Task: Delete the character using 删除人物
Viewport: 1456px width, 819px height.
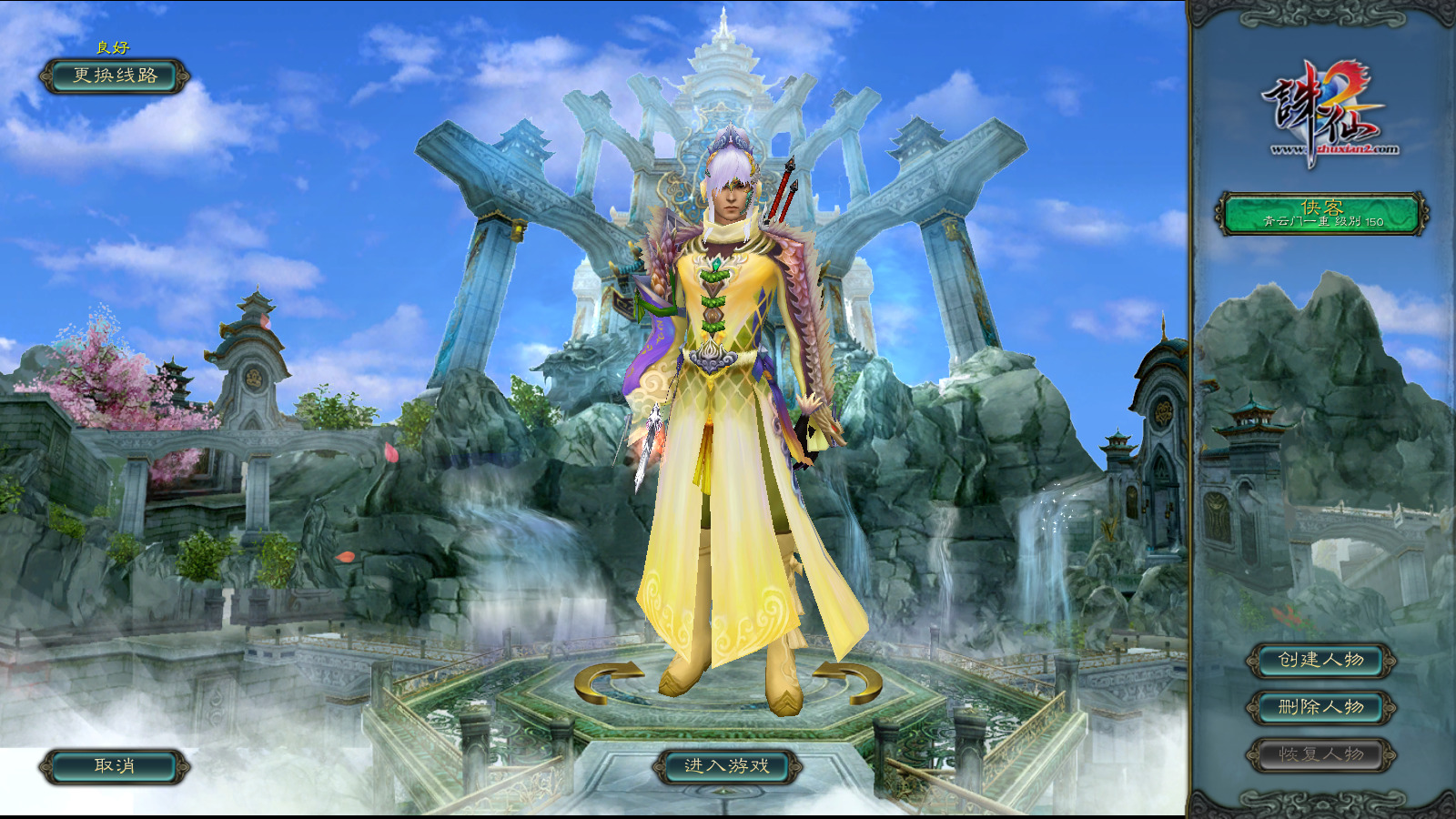Action: (1321, 707)
